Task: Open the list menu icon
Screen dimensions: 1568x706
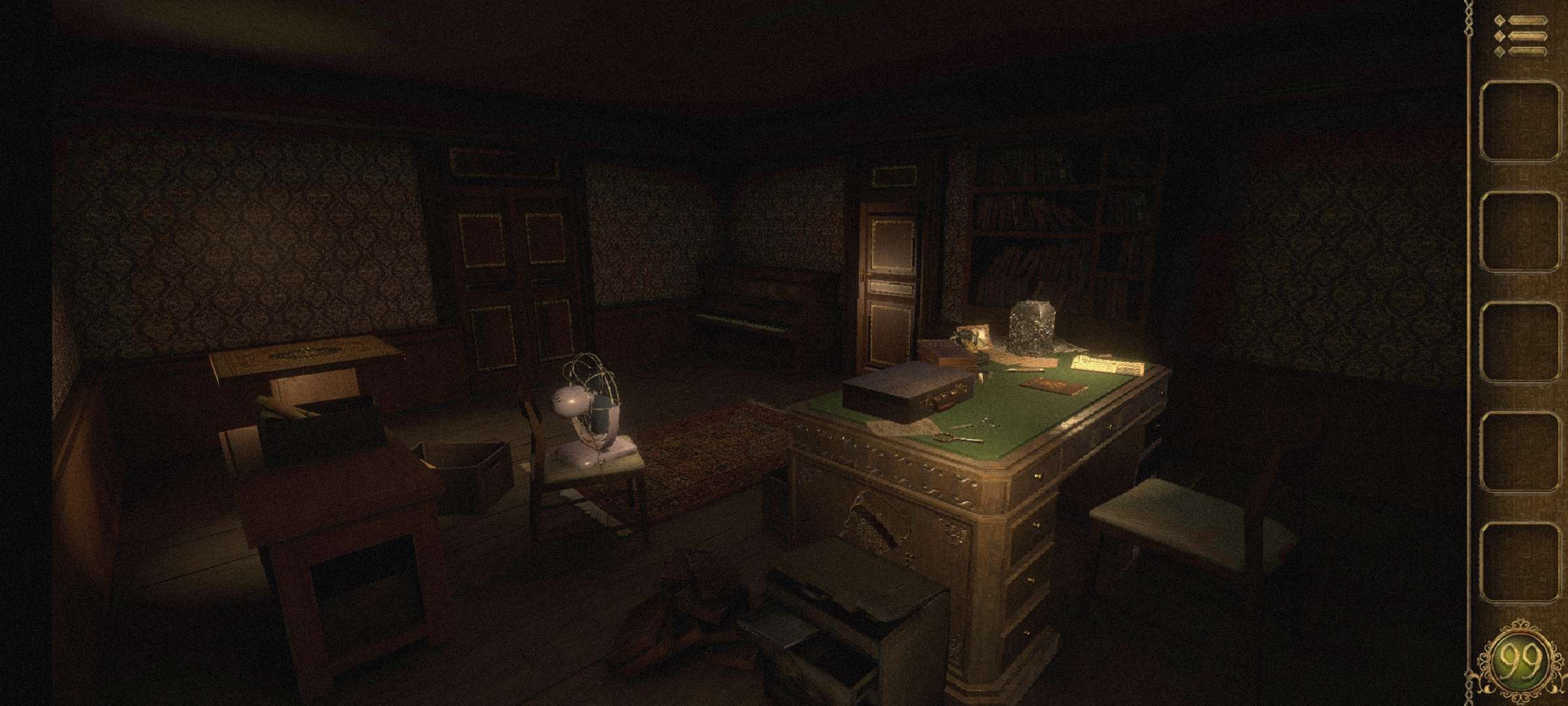Action: pos(1520,37)
